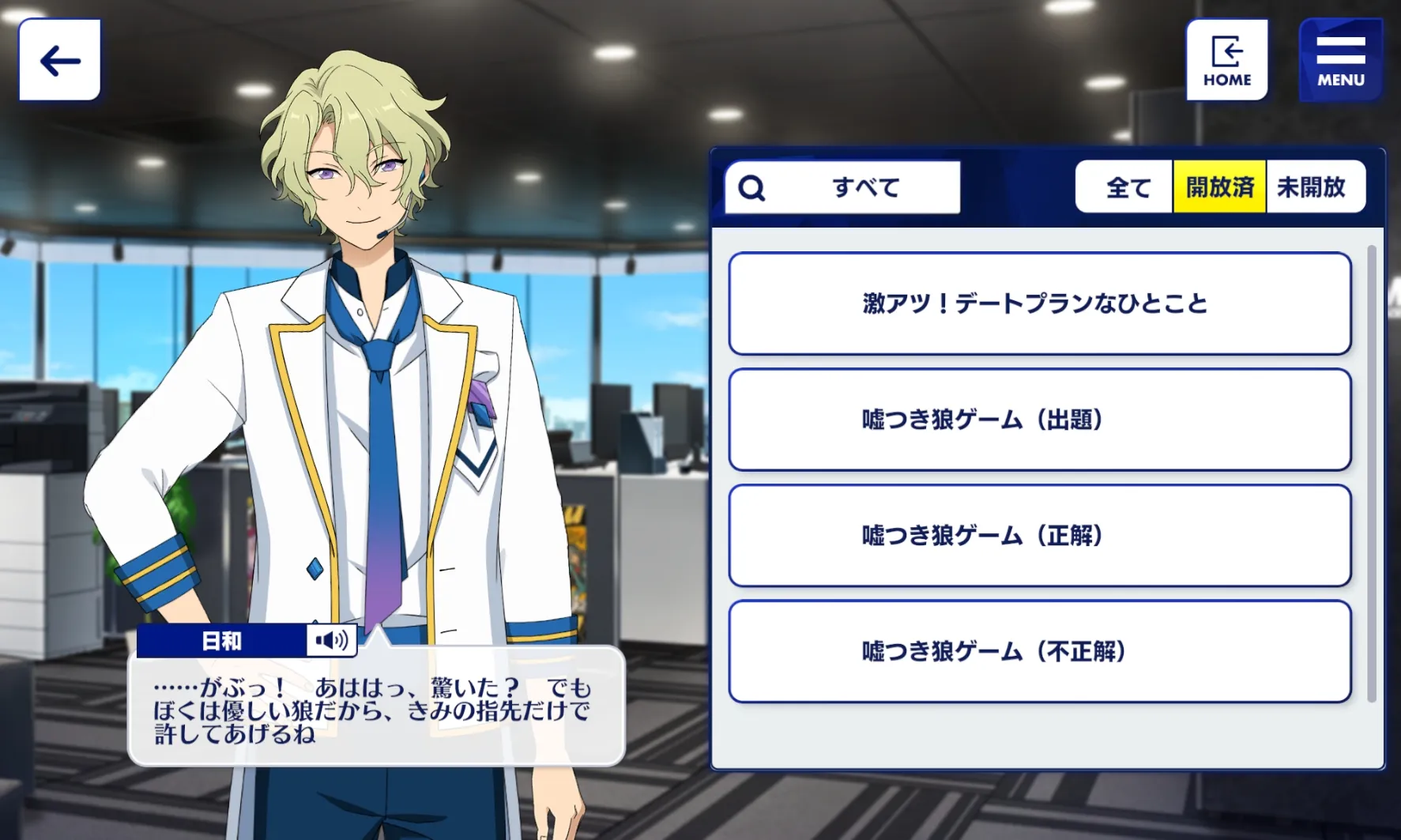Open the すべて search filter
Image resolution: width=1401 pixels, height=840 pixels.
(842, 187)
